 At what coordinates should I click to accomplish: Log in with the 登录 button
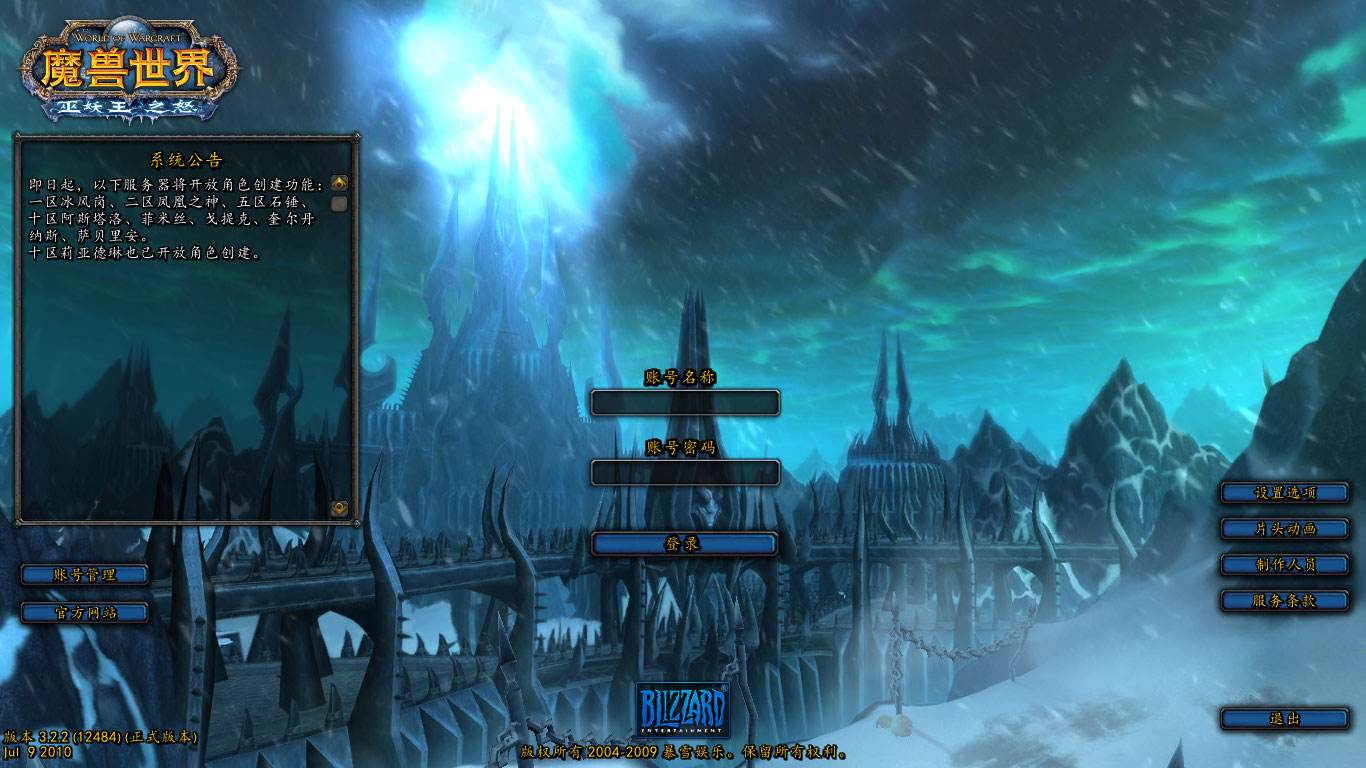coord(685,544)
